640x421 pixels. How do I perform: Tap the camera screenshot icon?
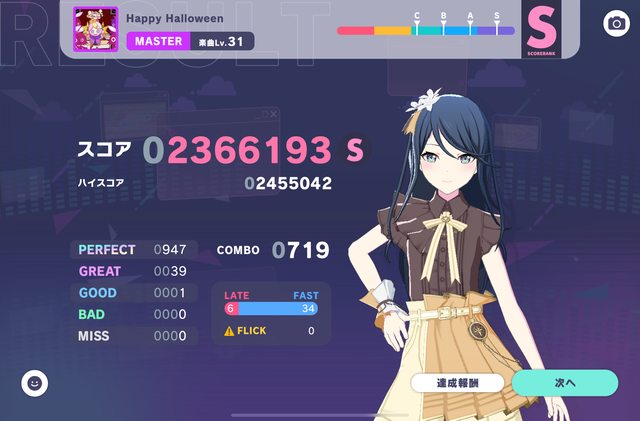pyautogui.click(x=616, y=23)
